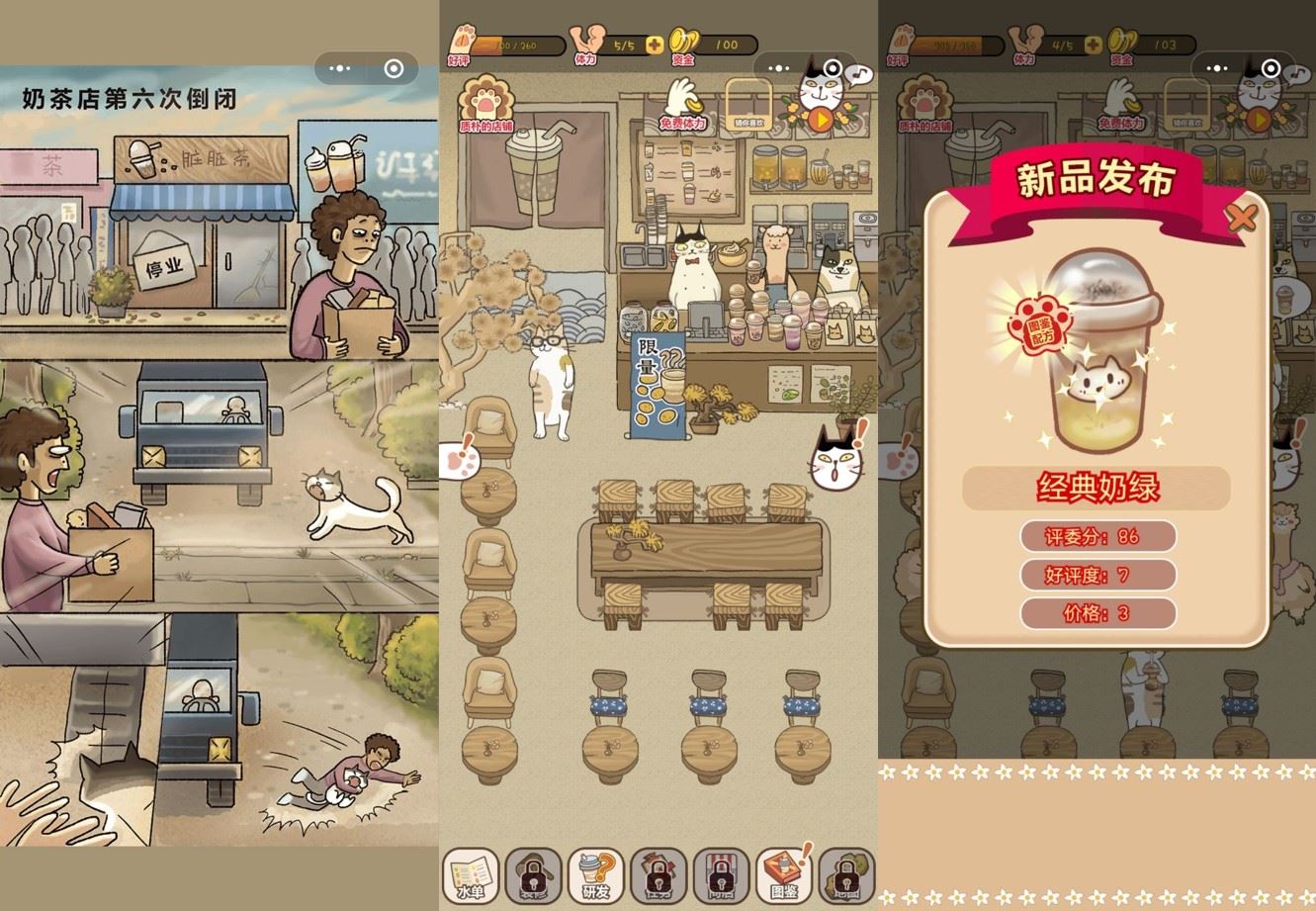
Task: Open the three-dots menu on the comic screen
Action: (x=340, y=68)
